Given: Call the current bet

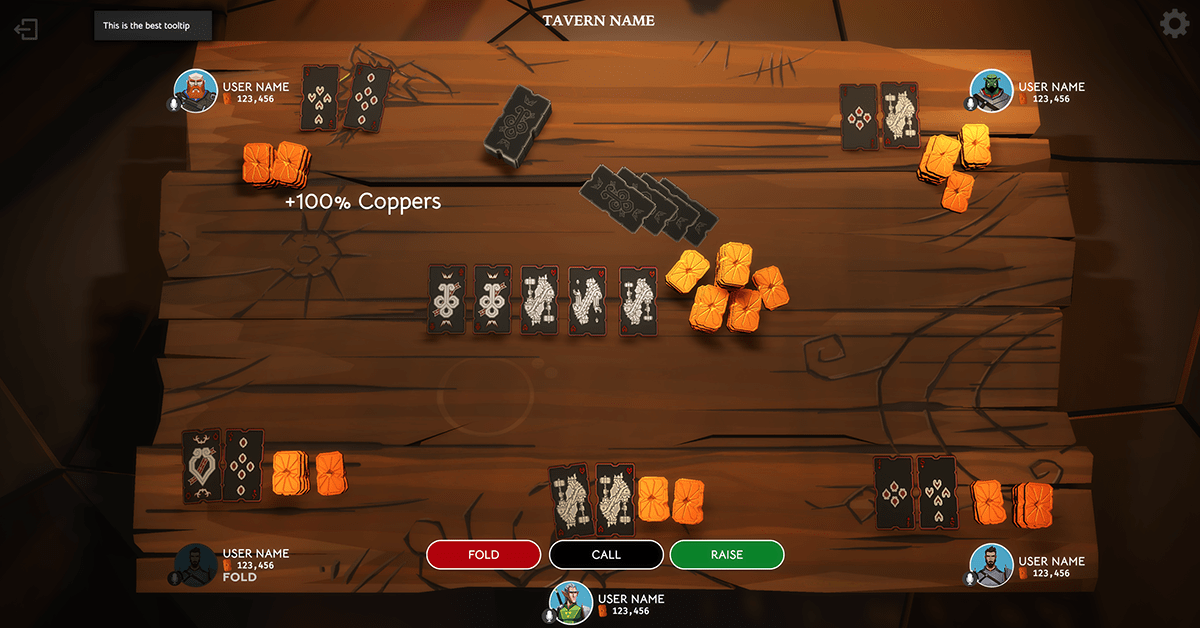Looking at the screenshot, I should [606, 554].
